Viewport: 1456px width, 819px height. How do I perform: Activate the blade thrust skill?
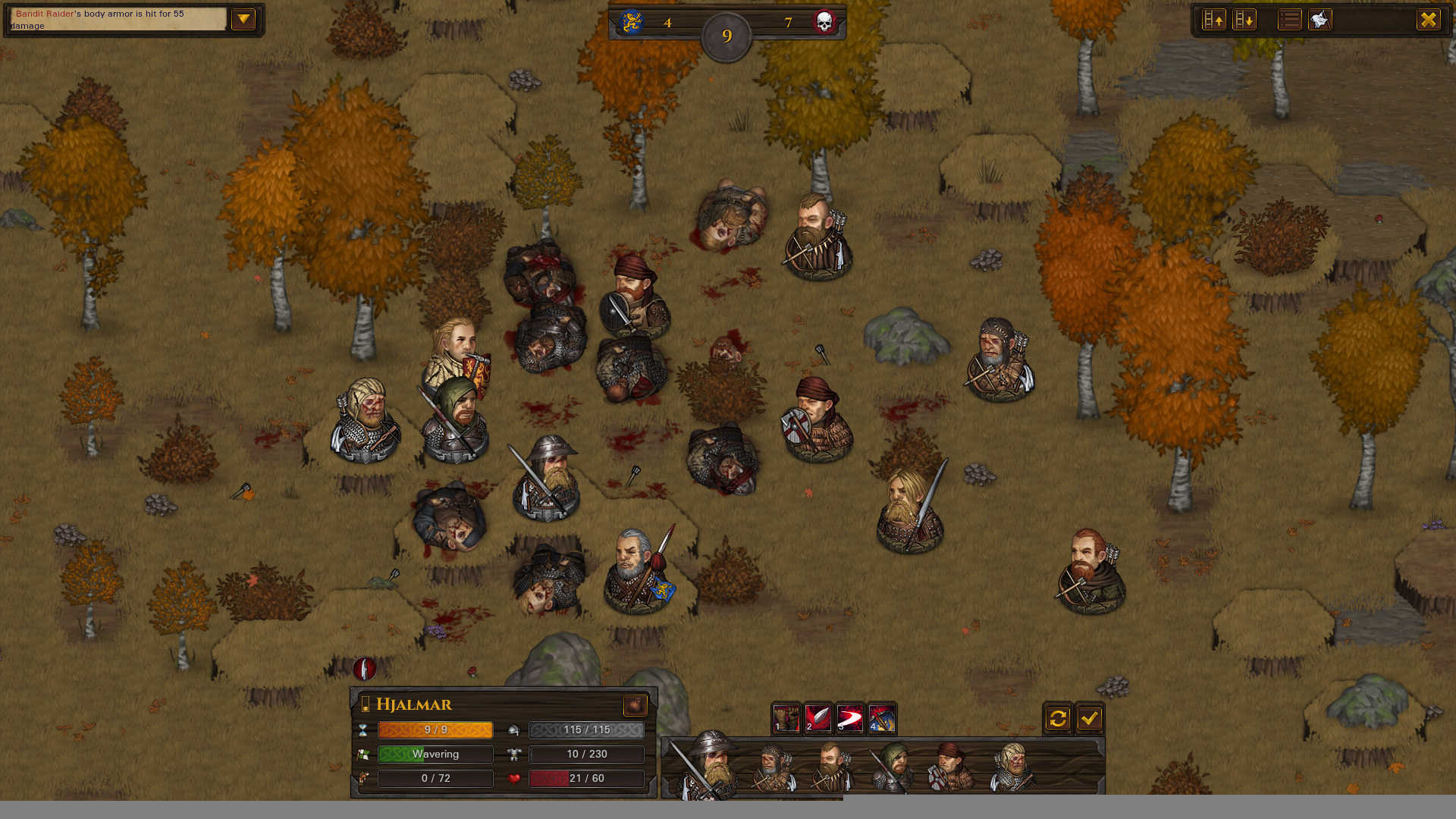817,717
